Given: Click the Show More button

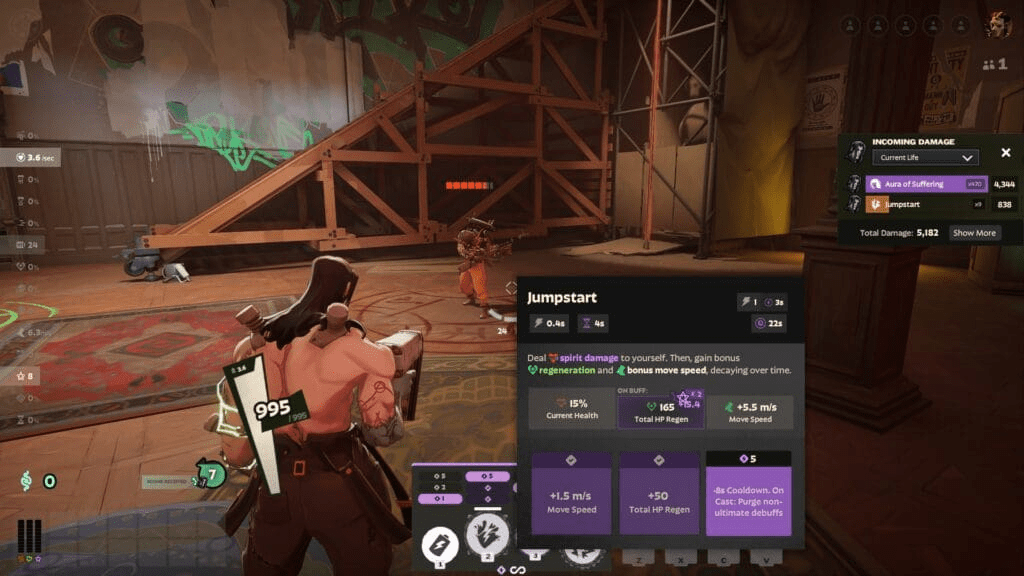Looking at the screenshot, I should tap(973, 233).
